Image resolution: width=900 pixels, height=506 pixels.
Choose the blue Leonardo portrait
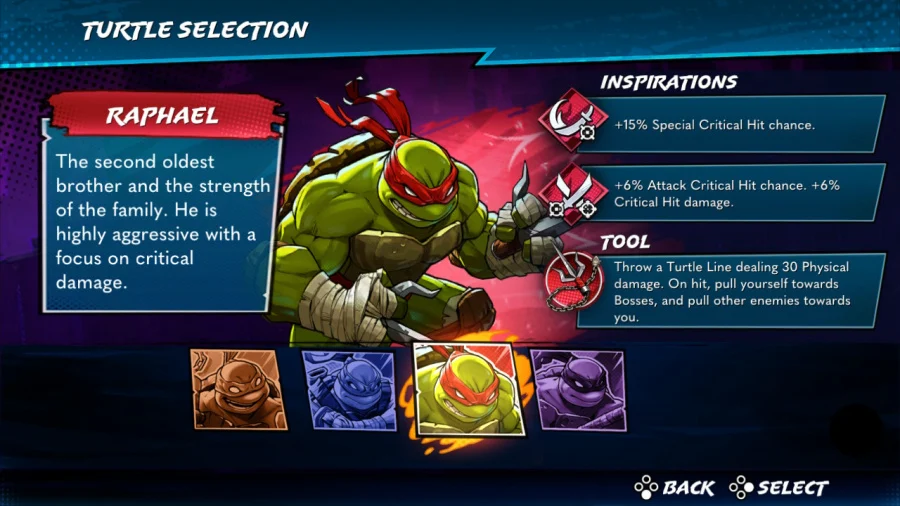tap(351, 389)
